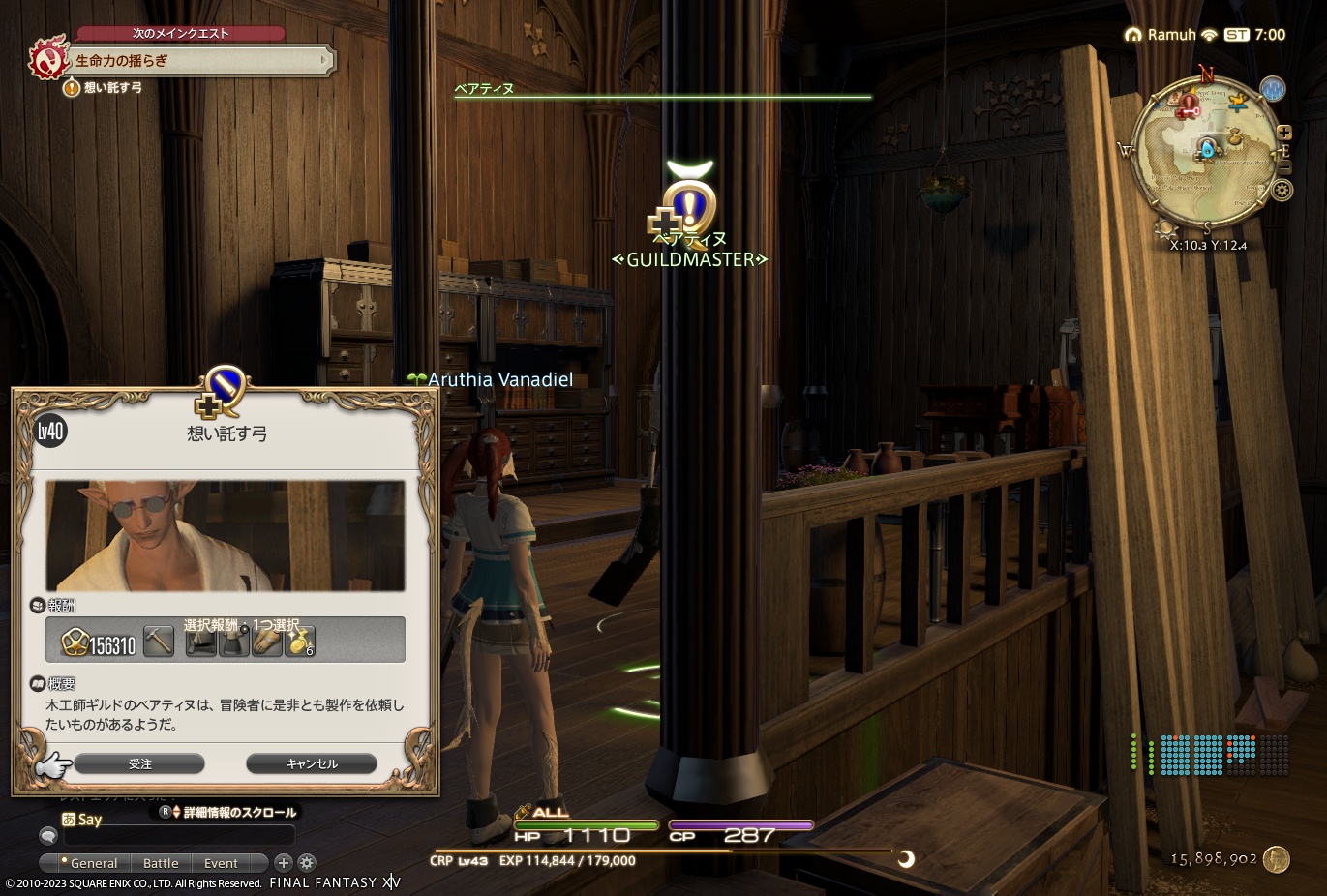Zoom in the minimap with the plus control

coord(1286,132)
